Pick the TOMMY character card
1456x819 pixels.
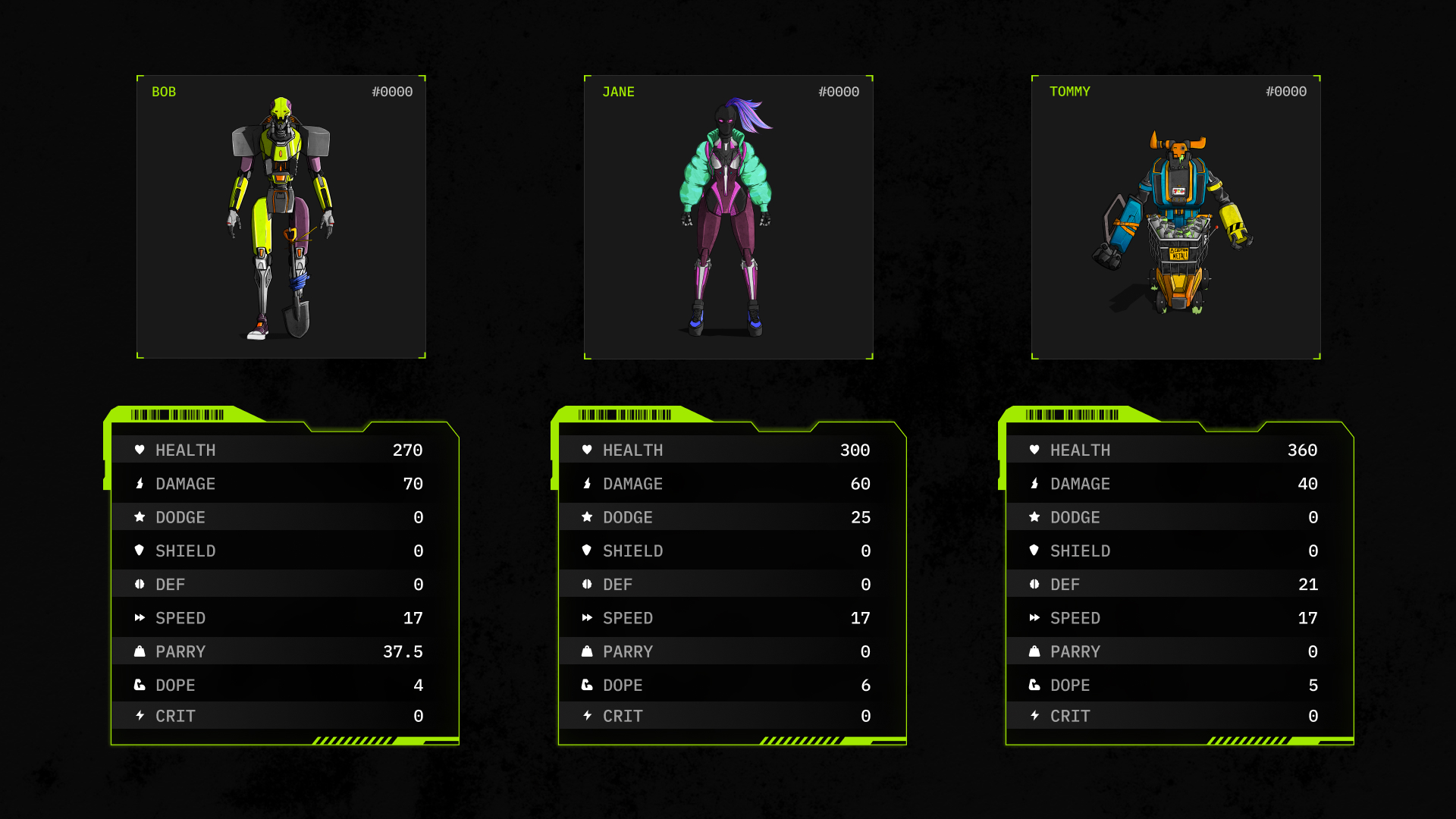click(1175, 217)
